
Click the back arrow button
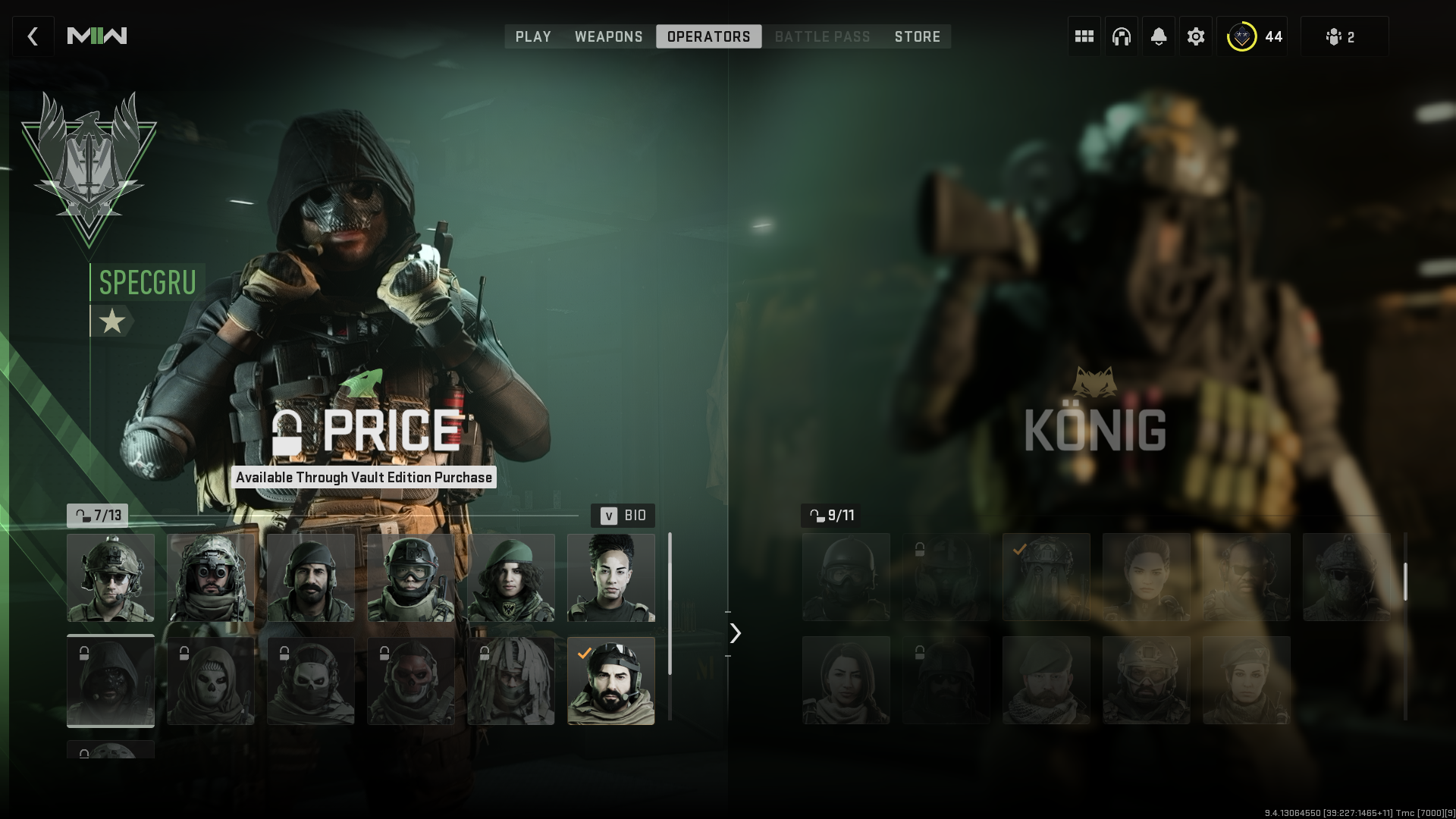pyautogui.click(x=33, y=36)
